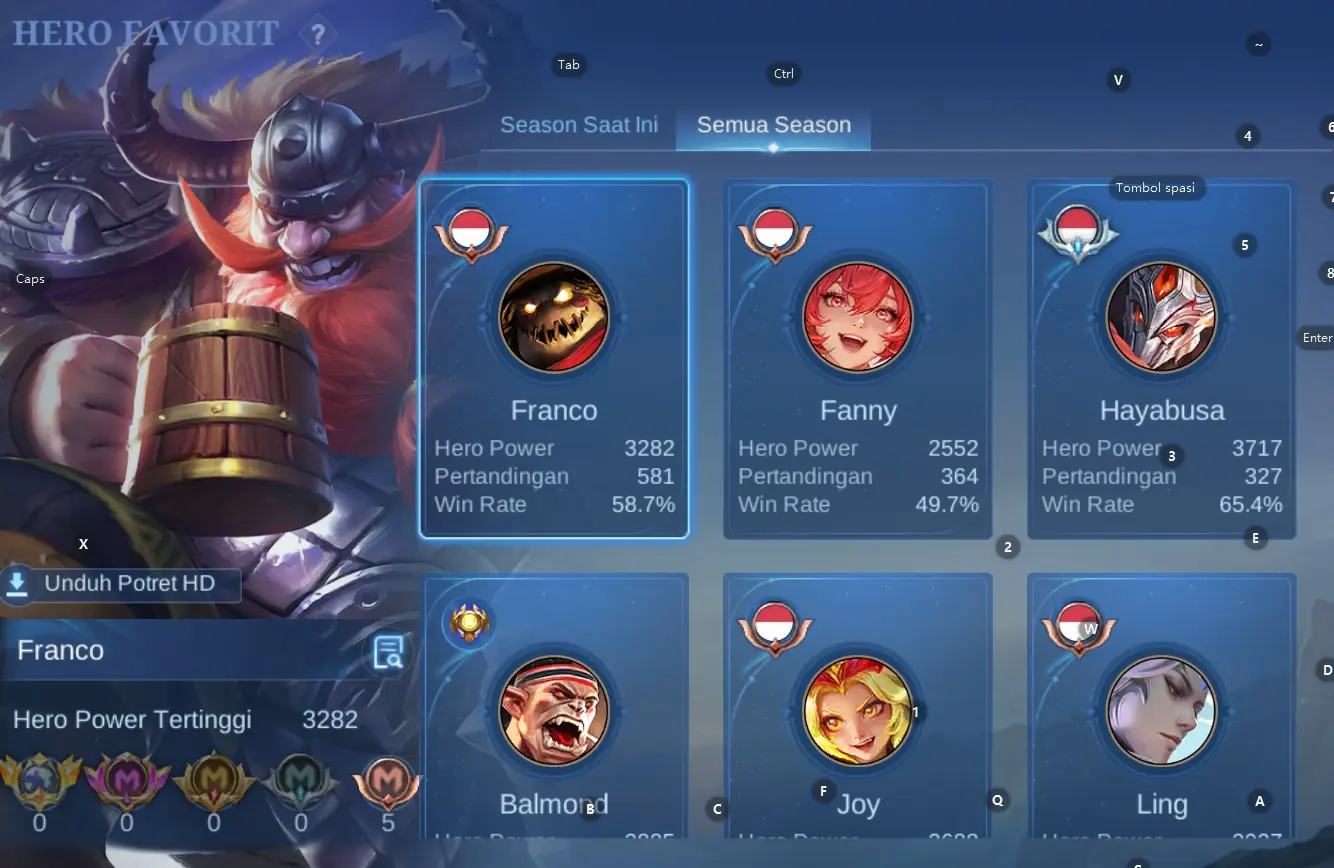Choose the Franco hero card
Viewport: 1334px width, 868px height.
(554, 360)
